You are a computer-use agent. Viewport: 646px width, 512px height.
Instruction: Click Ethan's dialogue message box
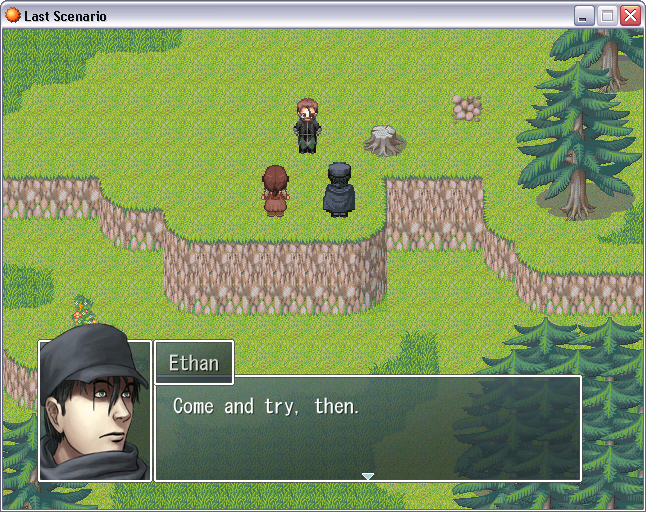click(x=367, y=428)
